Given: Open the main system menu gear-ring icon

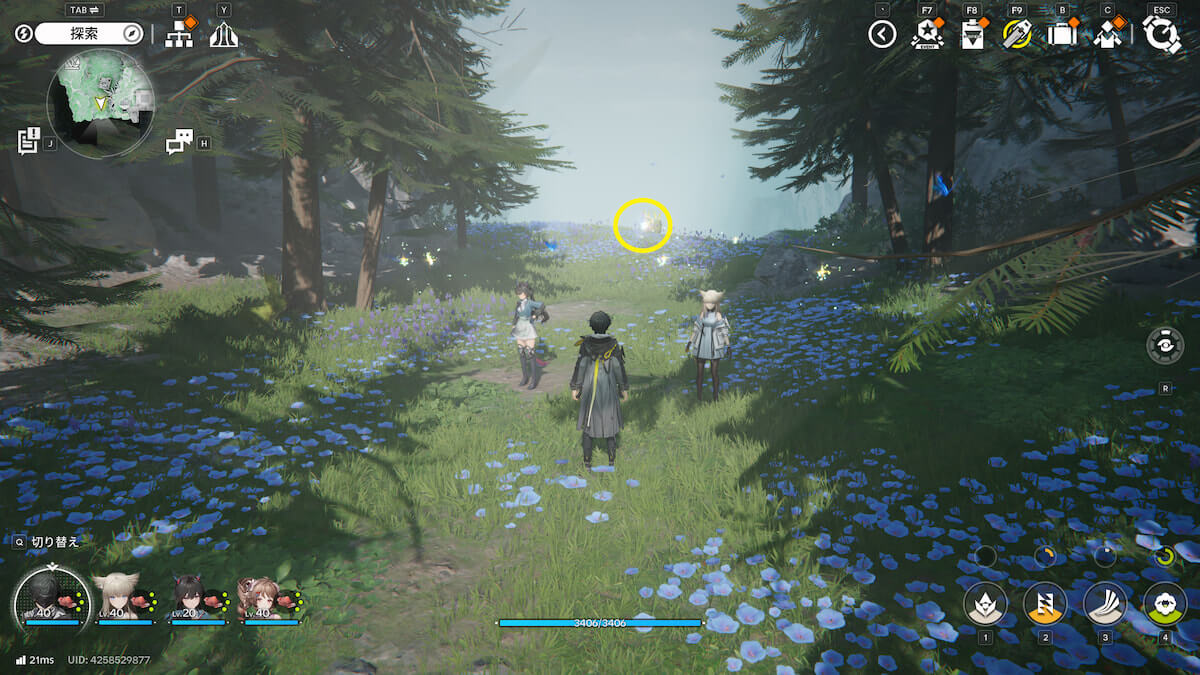Looking at the screenshot, I should [1161, 35].
